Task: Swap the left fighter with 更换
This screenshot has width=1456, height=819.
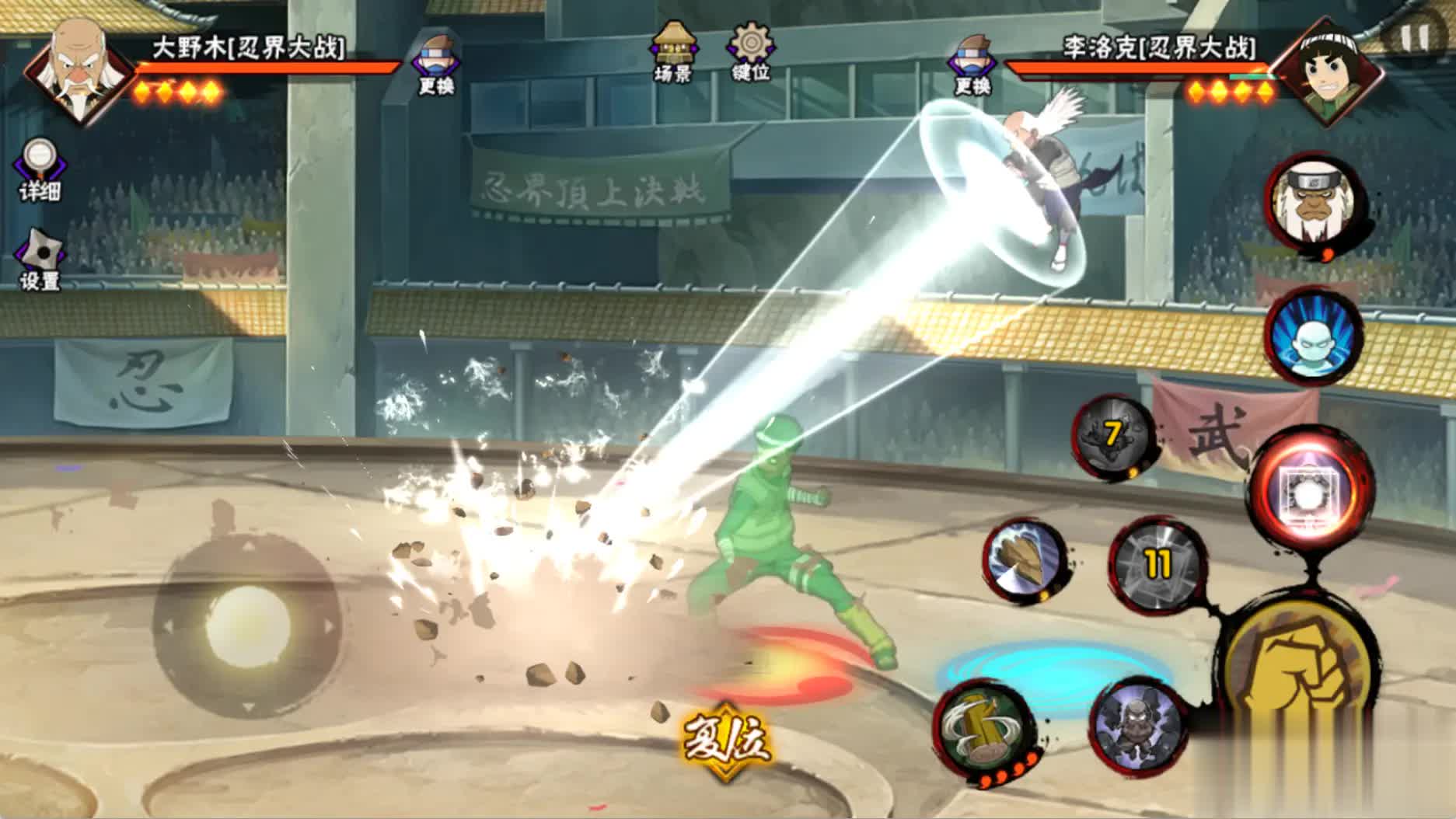Action: point(435,64)
